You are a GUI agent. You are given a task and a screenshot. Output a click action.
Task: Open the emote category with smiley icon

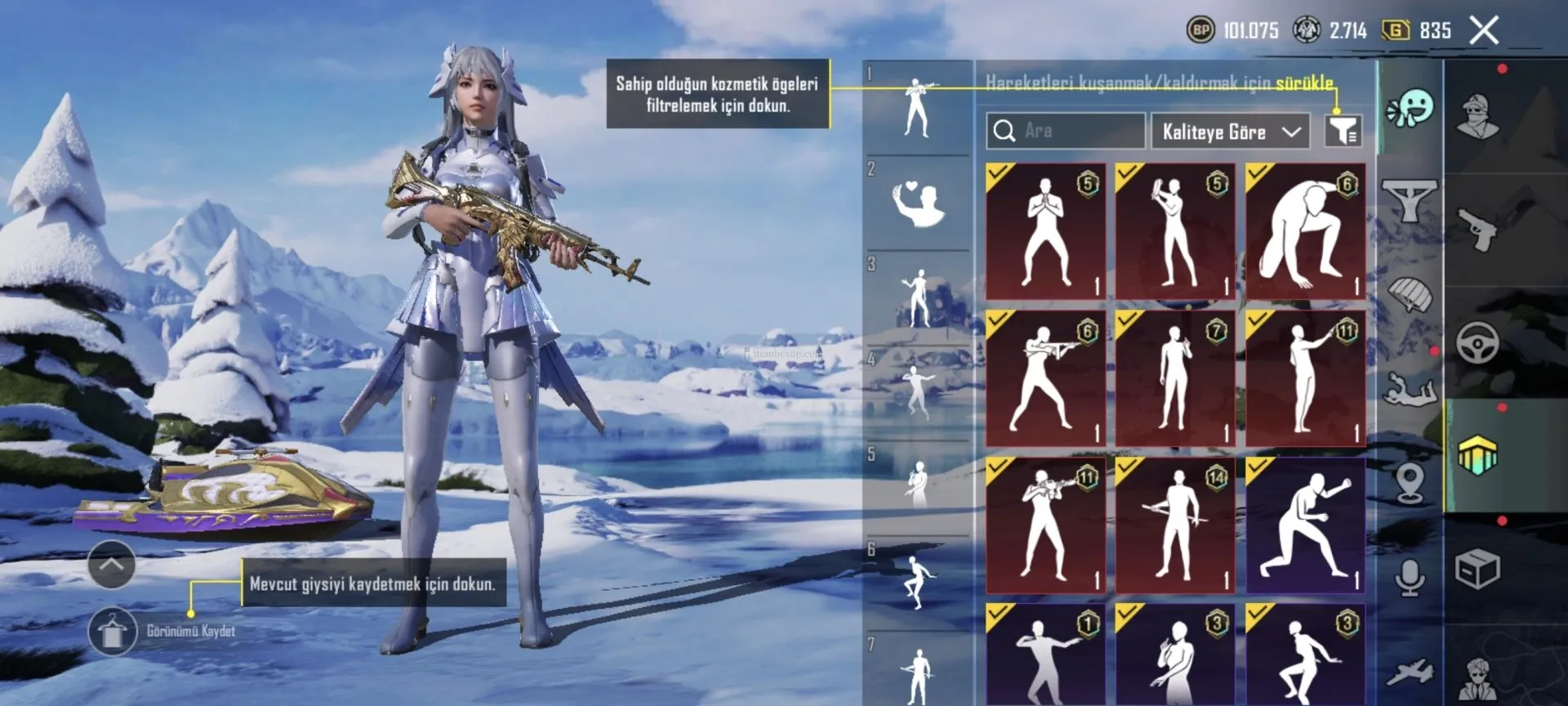1410,108
